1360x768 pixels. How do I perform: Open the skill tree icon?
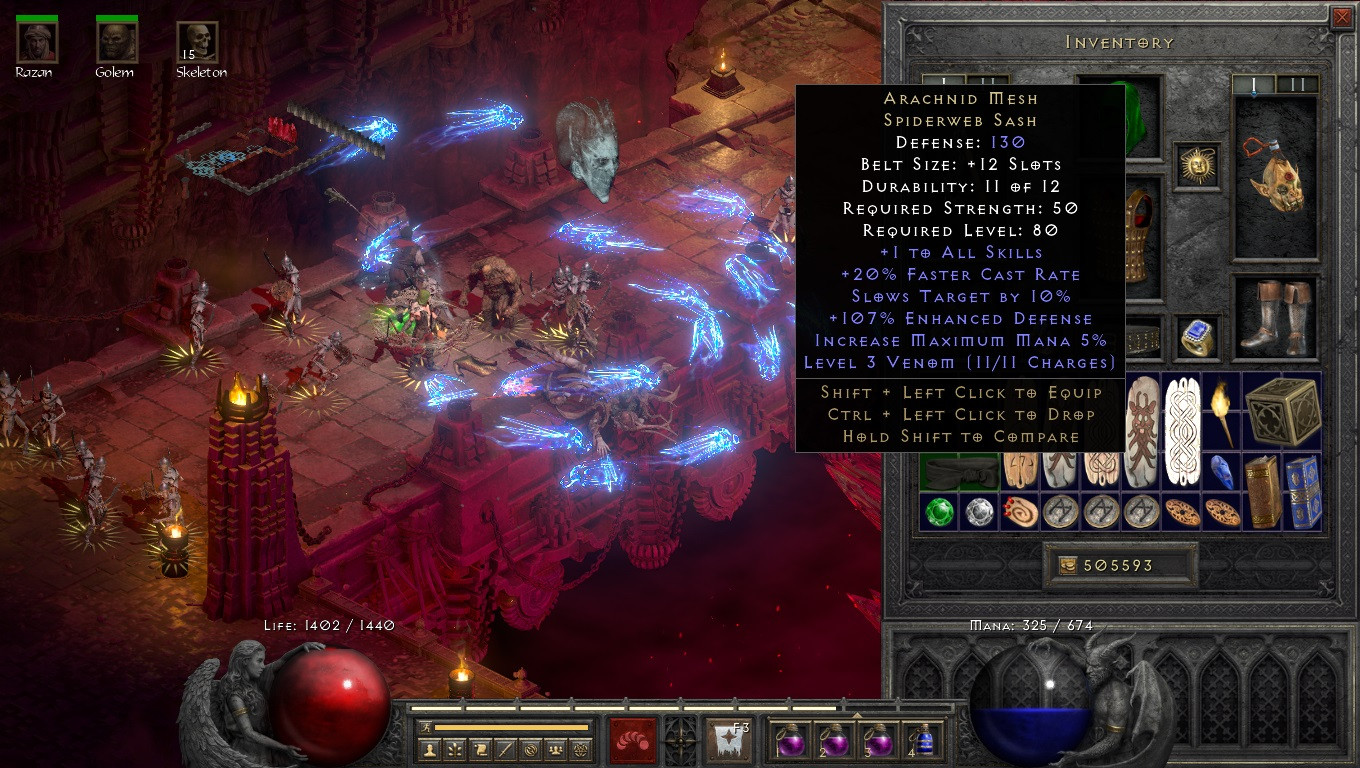454,749
